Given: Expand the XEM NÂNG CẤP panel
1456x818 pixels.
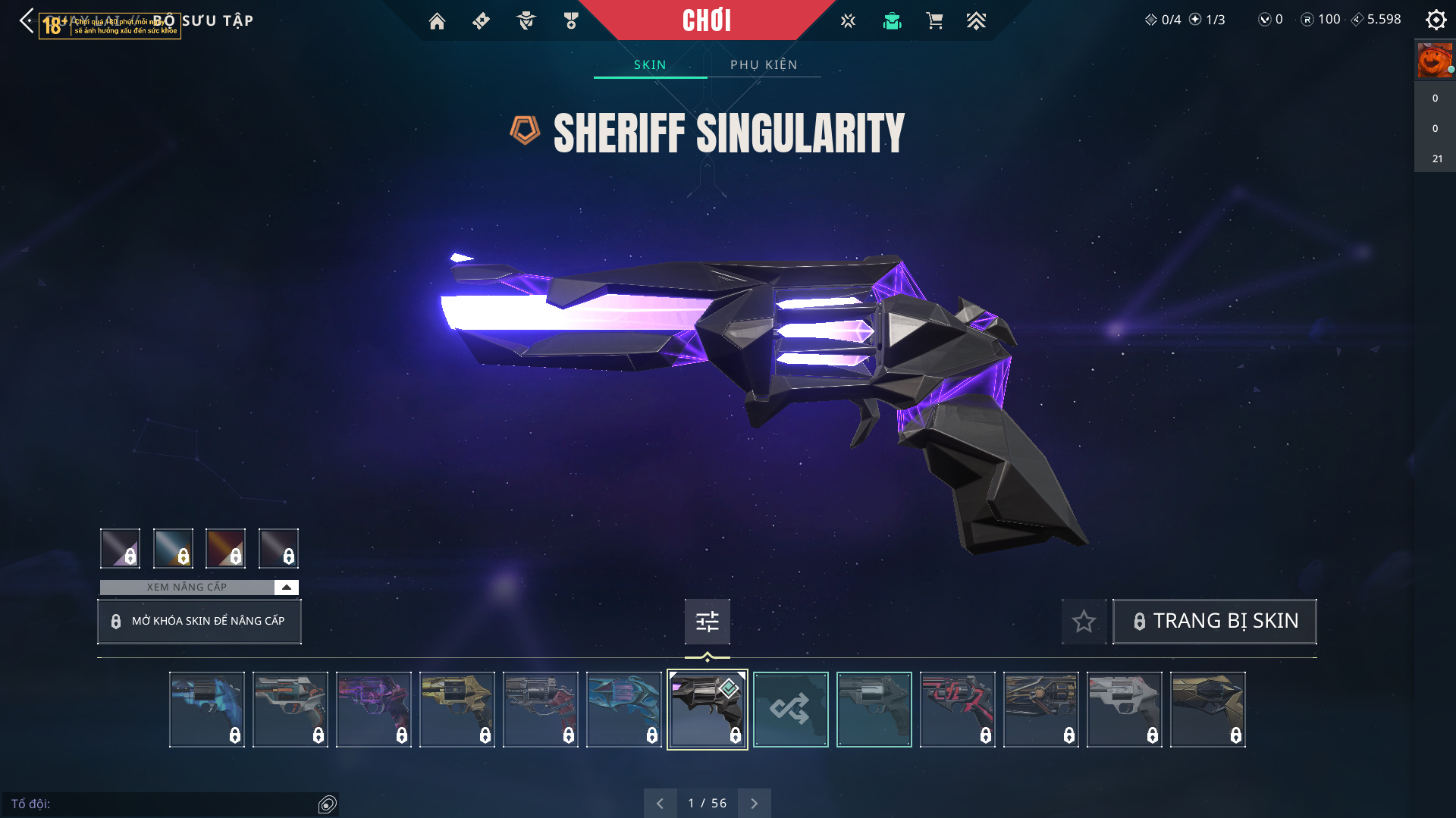Looking at the screenshot, I should [x=286, y=587].
